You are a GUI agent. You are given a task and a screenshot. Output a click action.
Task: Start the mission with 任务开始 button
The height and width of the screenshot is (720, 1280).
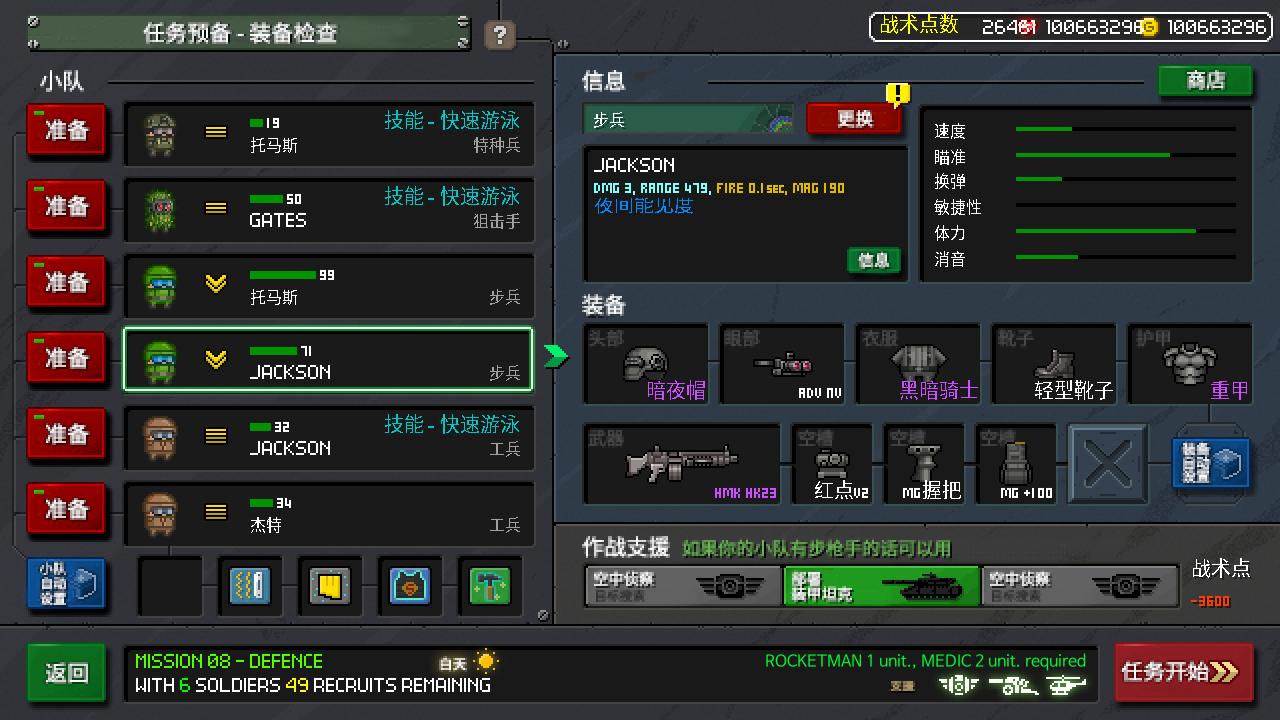1183,672
